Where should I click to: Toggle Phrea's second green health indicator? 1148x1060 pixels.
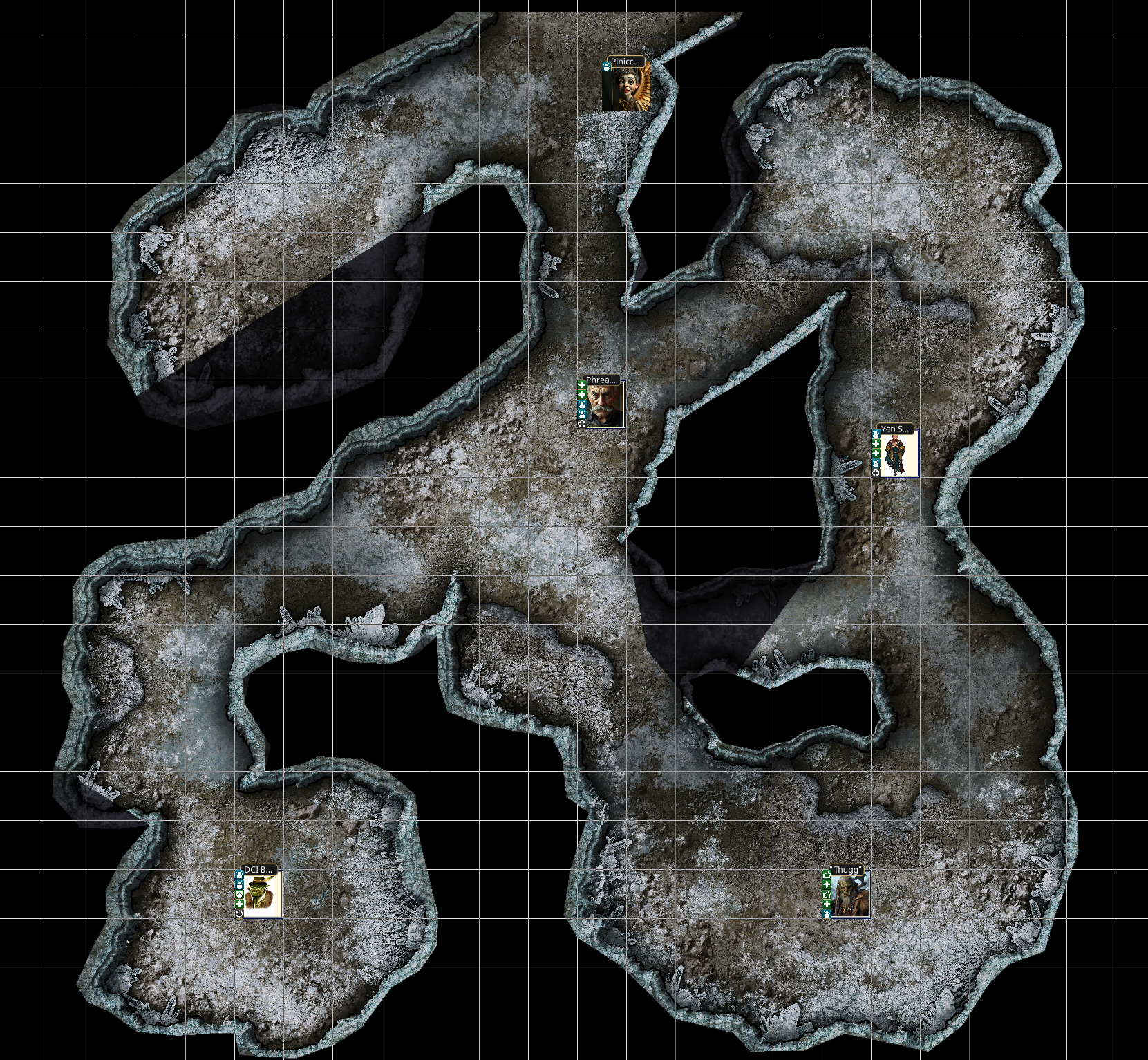tap(582, 394)
